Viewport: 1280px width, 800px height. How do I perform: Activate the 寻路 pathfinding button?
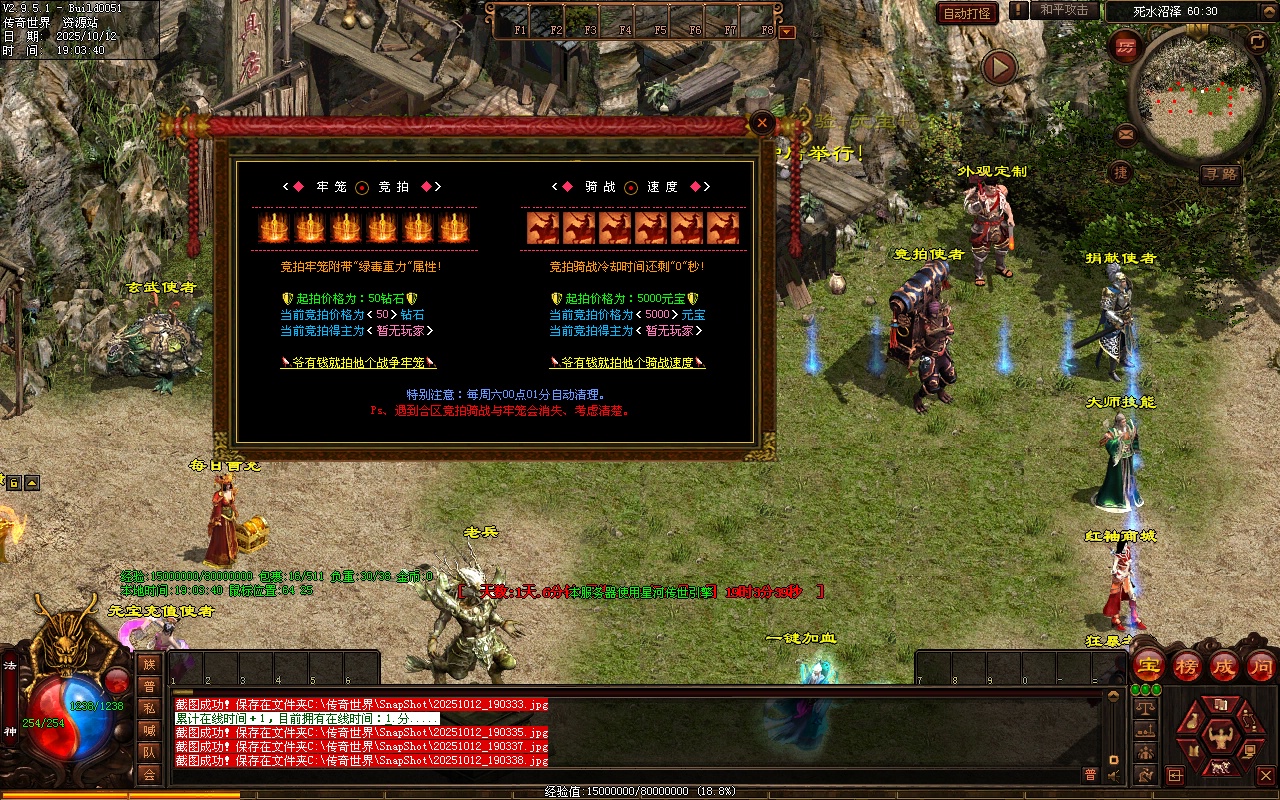pos(1220,174)
